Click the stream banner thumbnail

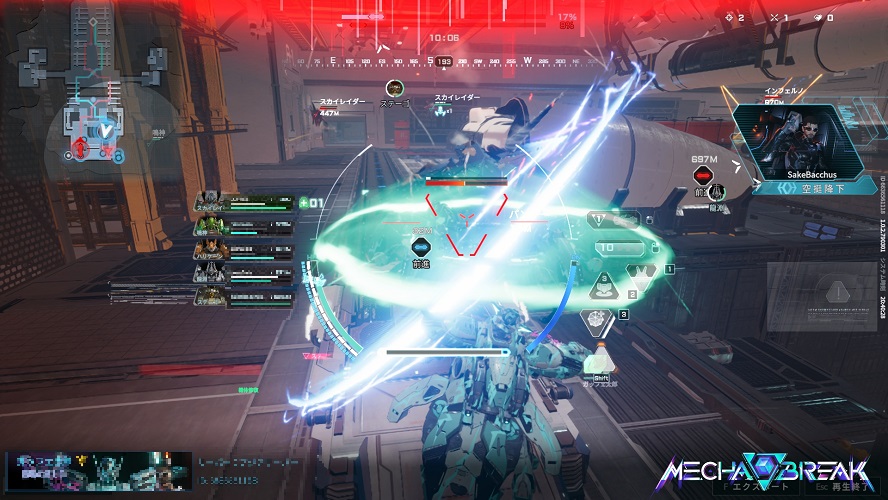pos(96,472)
